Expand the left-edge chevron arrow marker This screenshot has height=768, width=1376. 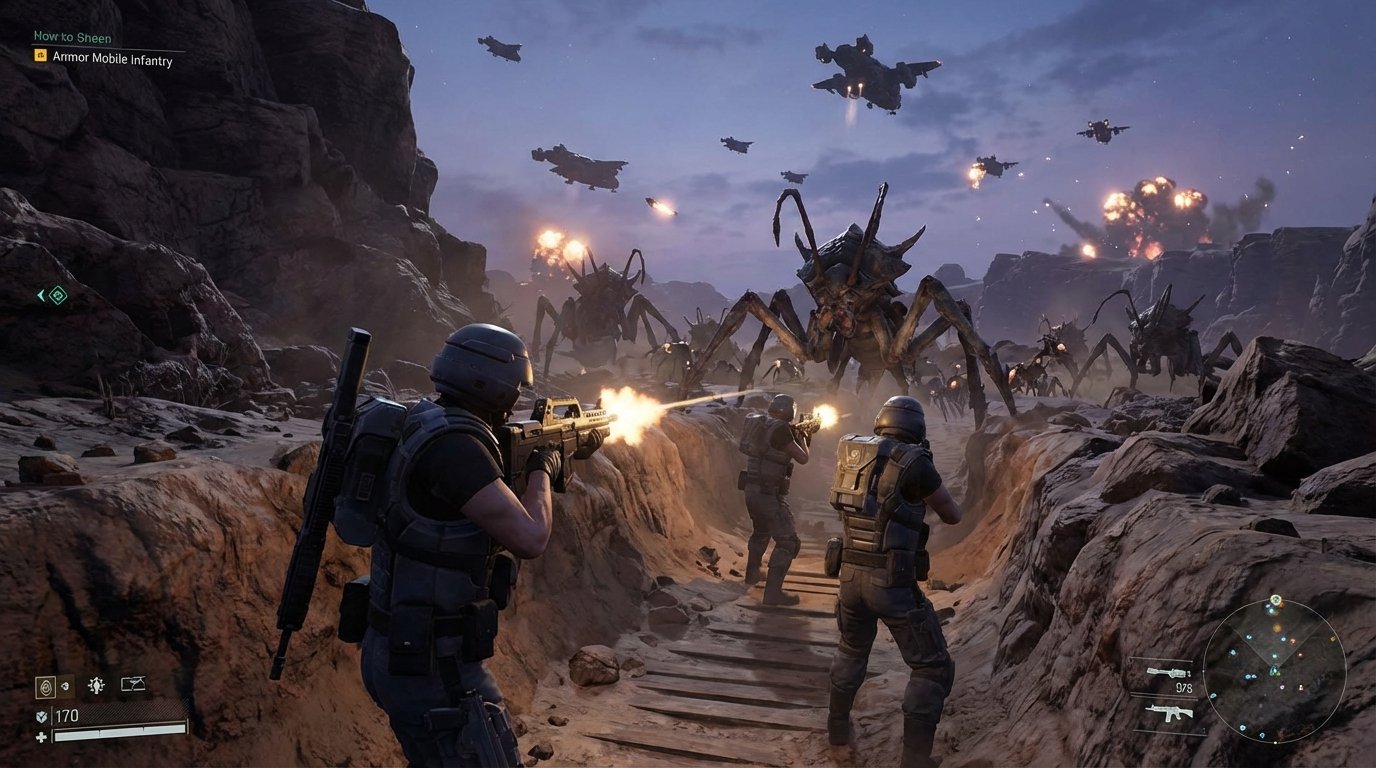click(x=41, y=294)
